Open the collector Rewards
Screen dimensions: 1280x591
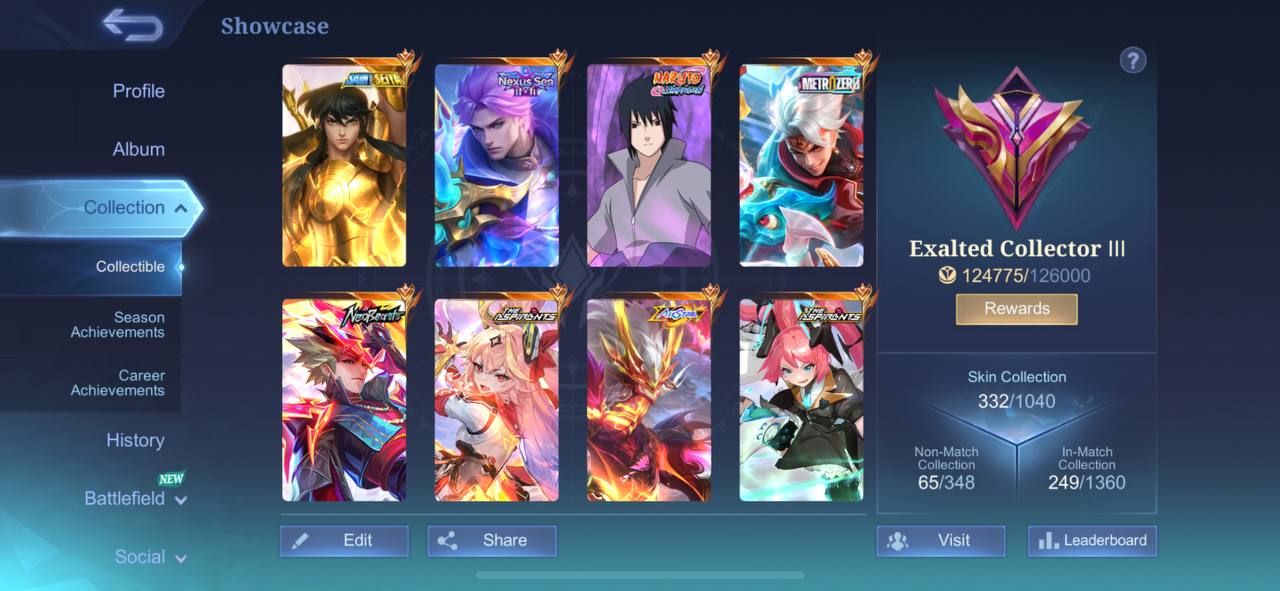(x=1016, y=309)
